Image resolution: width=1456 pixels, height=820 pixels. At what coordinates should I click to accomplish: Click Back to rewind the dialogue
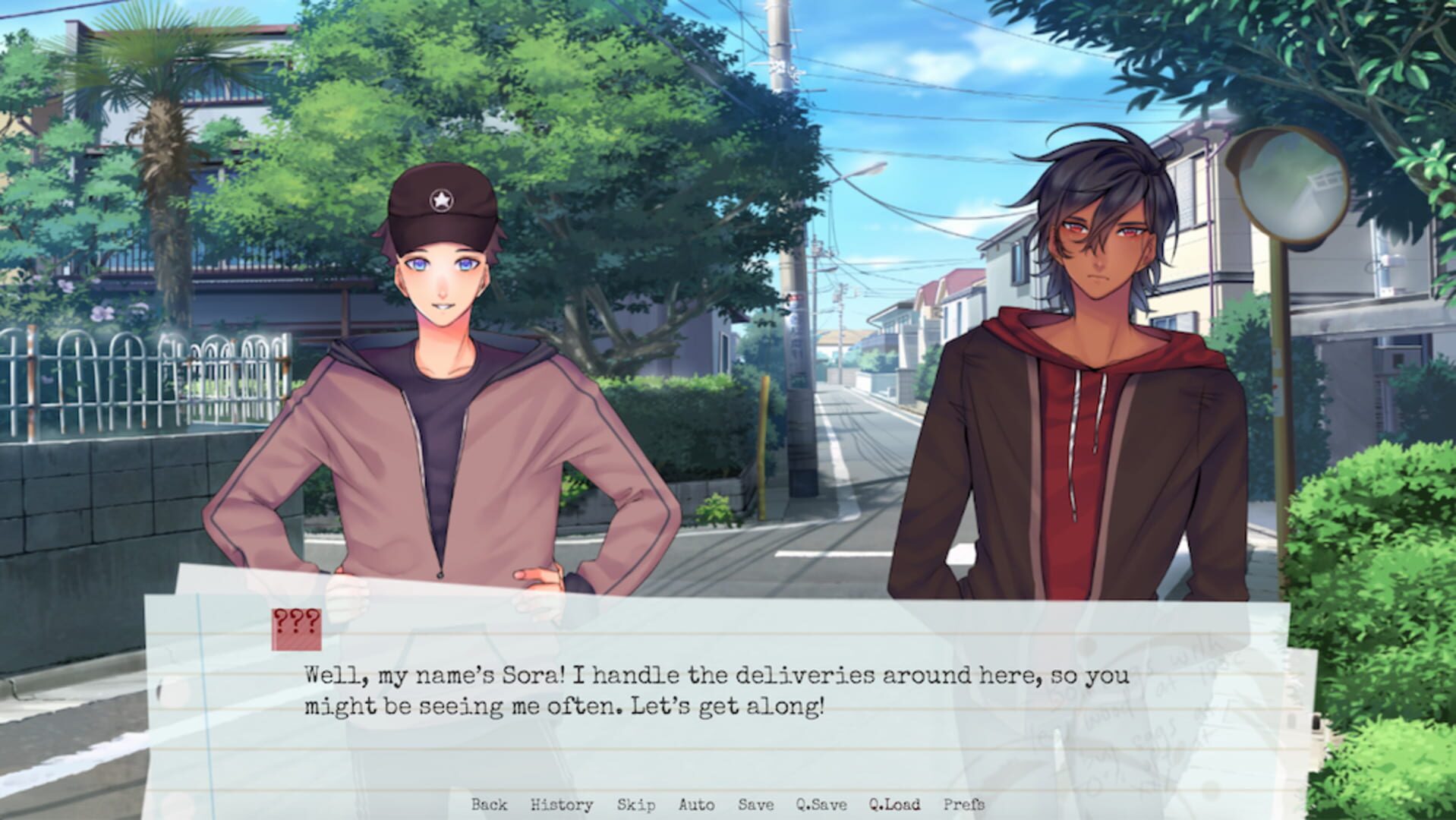(x=490, y=805)
